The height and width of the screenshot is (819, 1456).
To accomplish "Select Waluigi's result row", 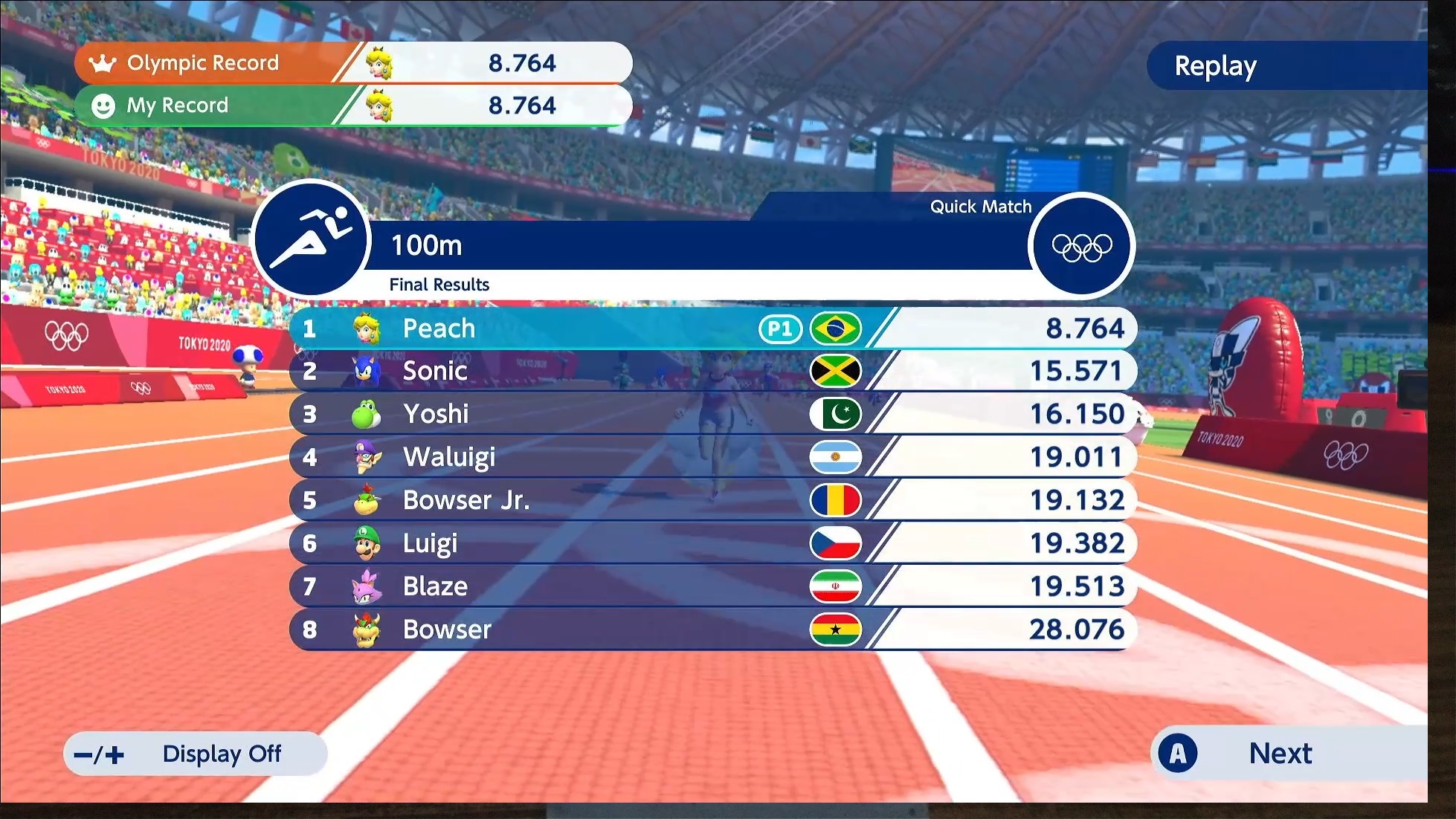I will coord(712,457).
